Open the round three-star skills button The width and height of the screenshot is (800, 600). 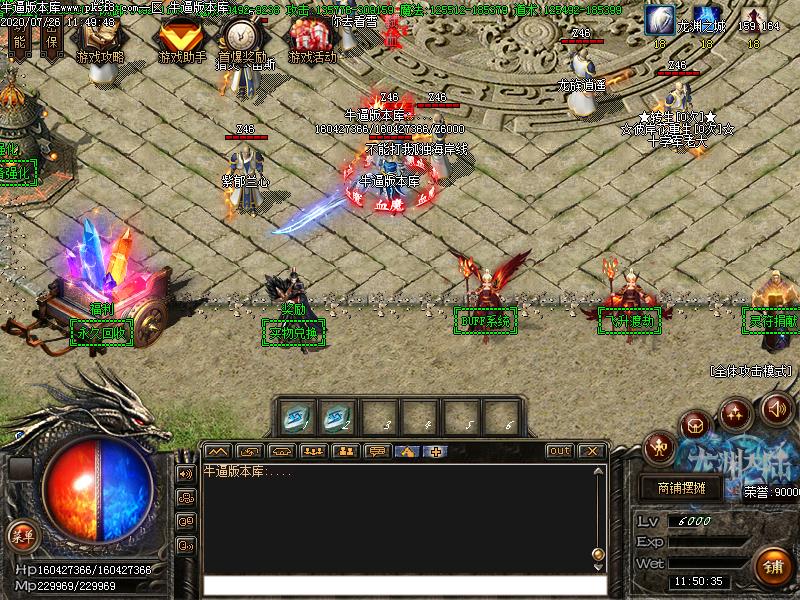pos(737,412)
